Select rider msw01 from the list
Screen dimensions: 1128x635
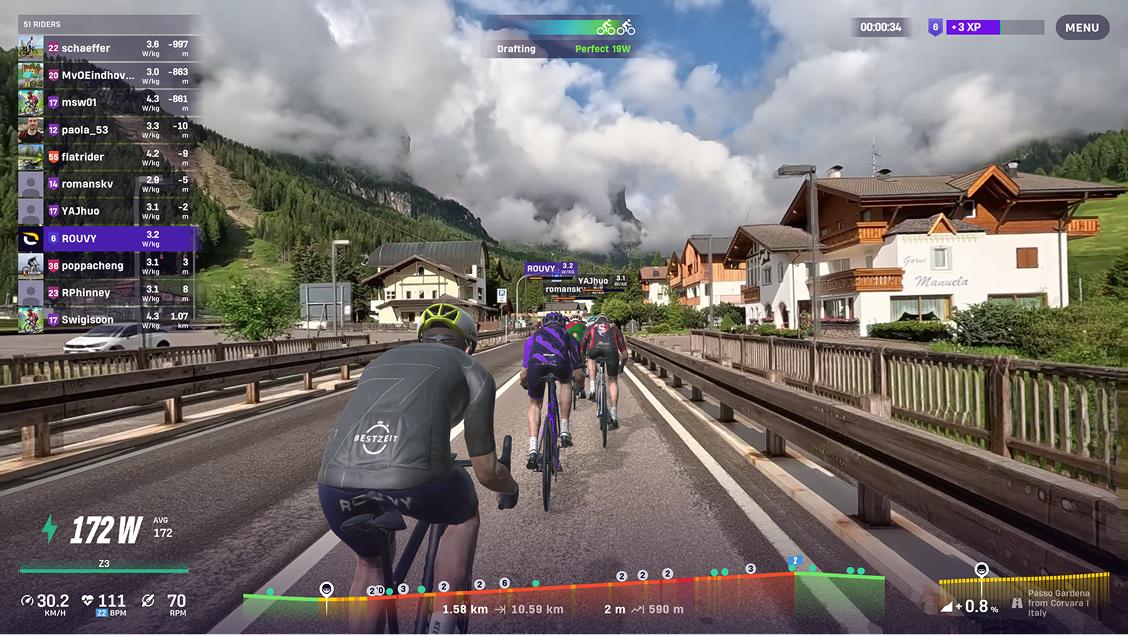point(107,102)
